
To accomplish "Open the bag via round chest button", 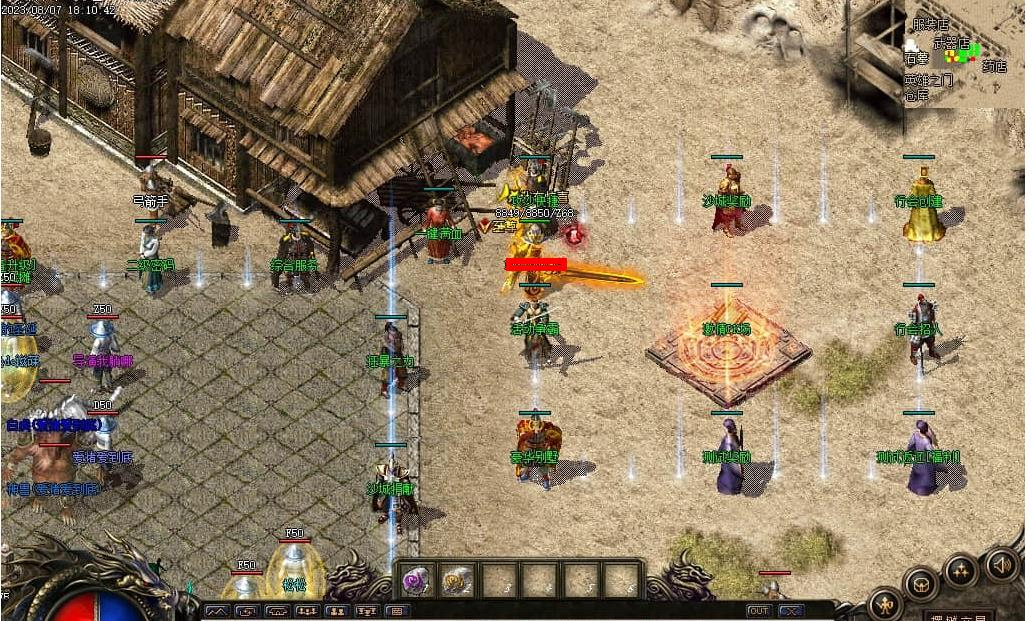I will coord(921,584).
